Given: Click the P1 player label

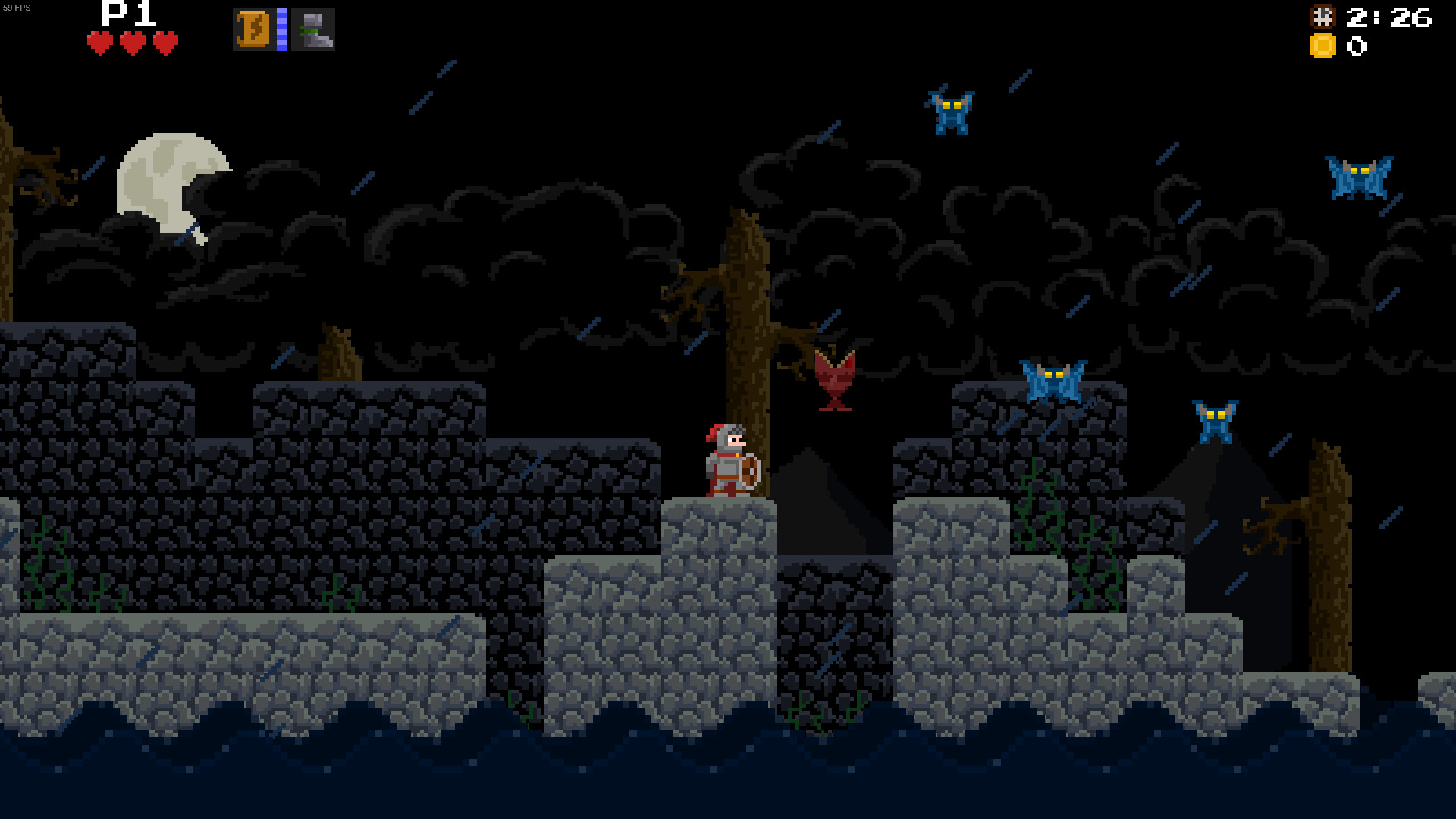Looking at the screenshot, I should point(126,14).
